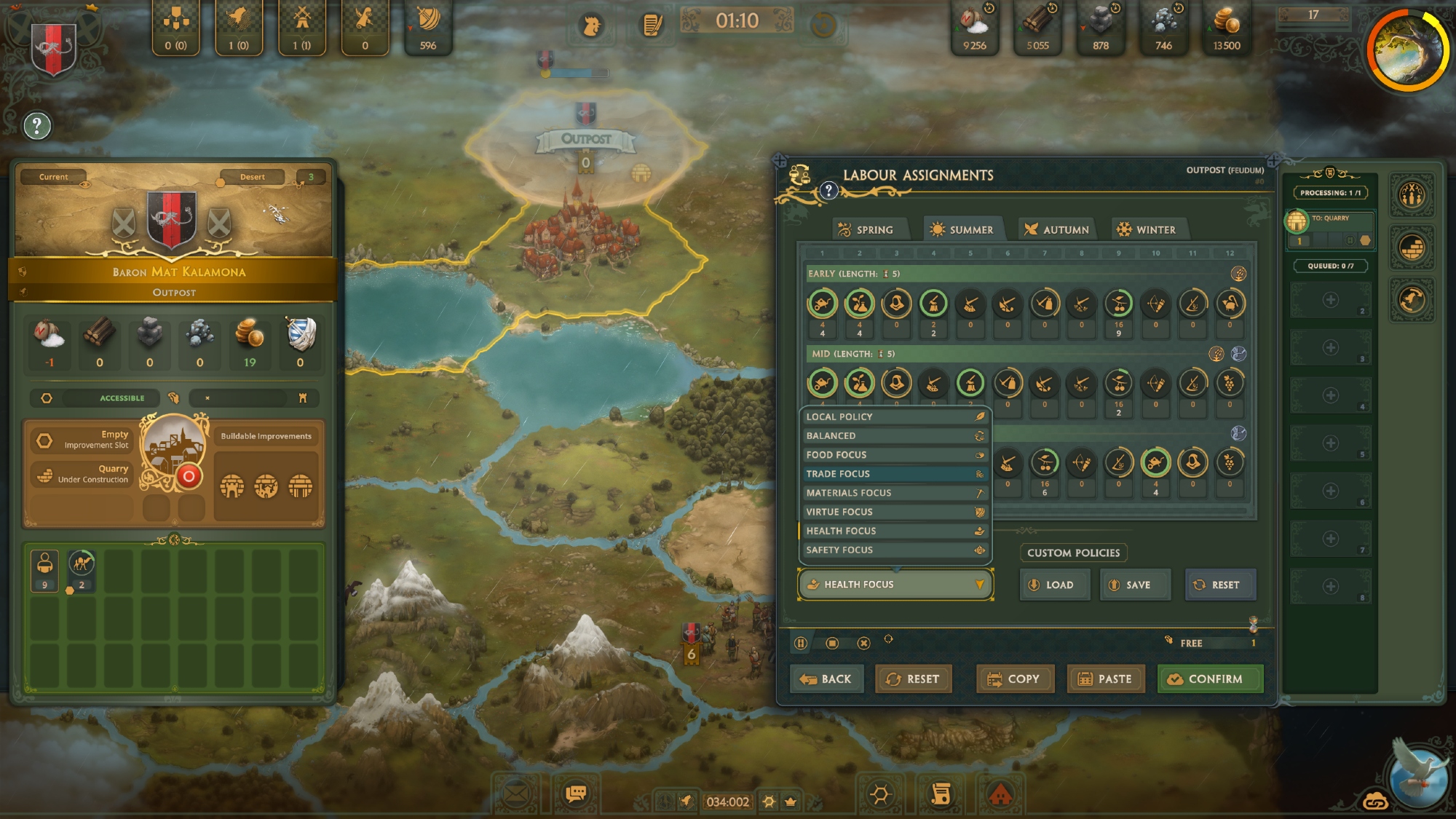Select the Safety Focus policy
This screenshot has height=819, width=1456.
[894, 550]
